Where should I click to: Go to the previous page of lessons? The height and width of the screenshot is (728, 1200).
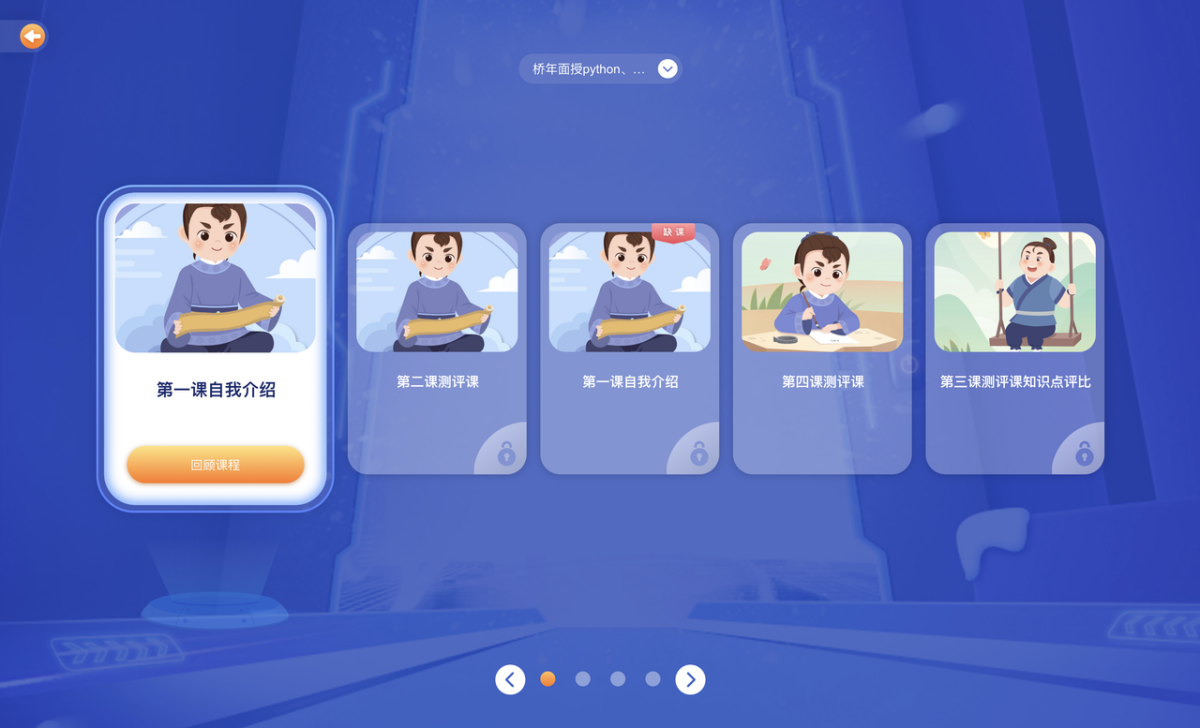click(510, 680)
